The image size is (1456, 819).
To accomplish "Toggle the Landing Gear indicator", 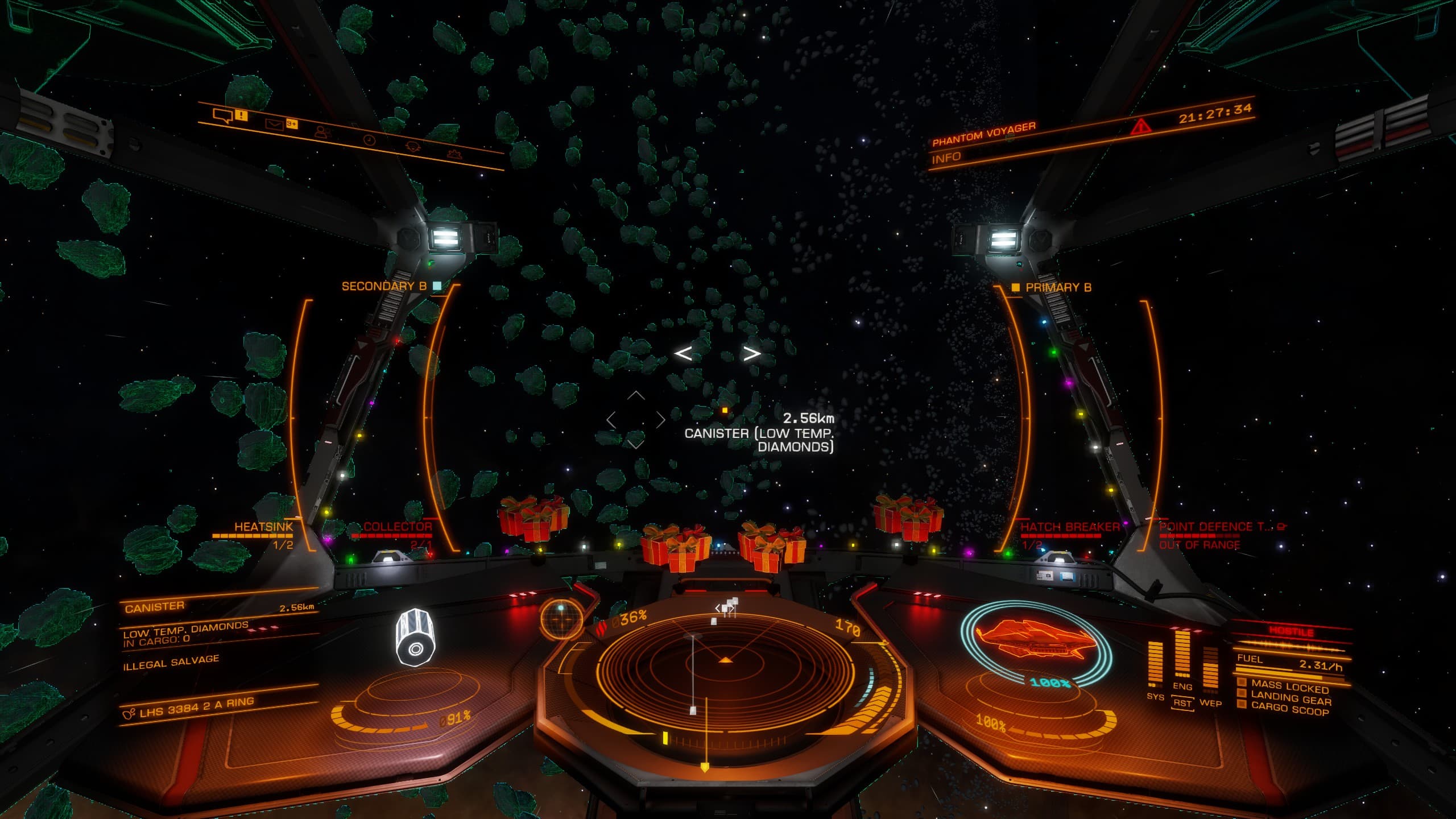I will 1291,698.
